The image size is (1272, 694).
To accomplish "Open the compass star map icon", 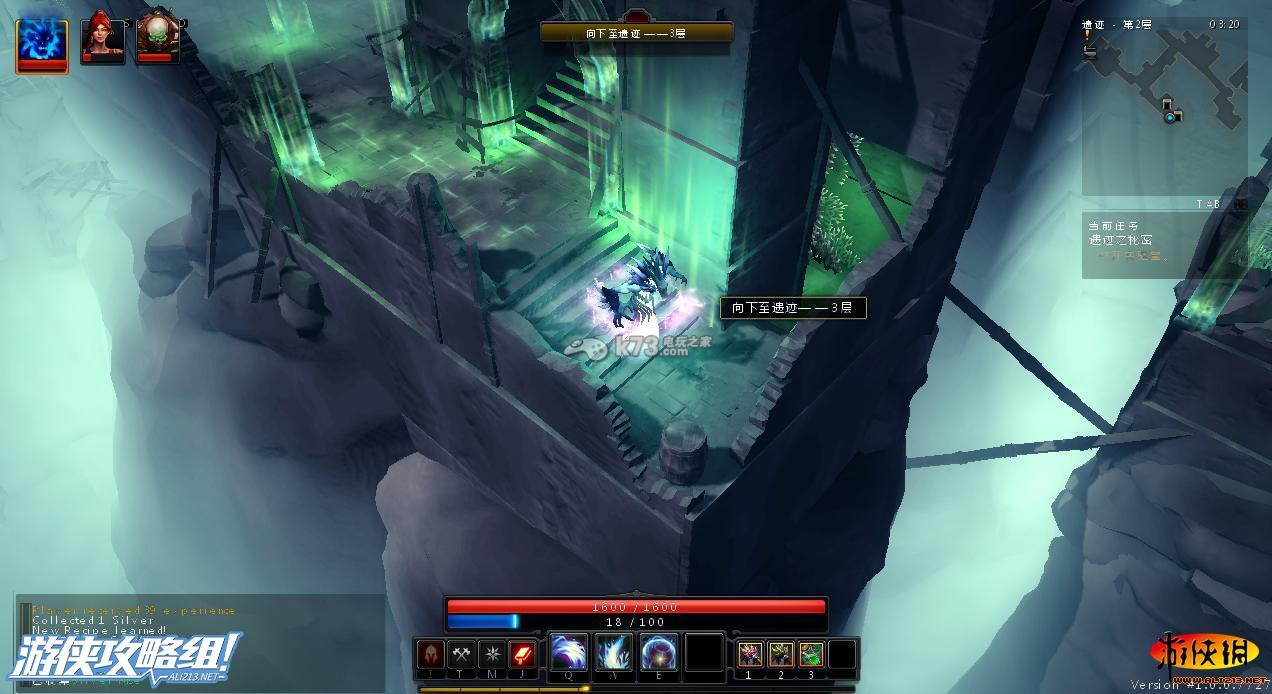I will [492, 655].
